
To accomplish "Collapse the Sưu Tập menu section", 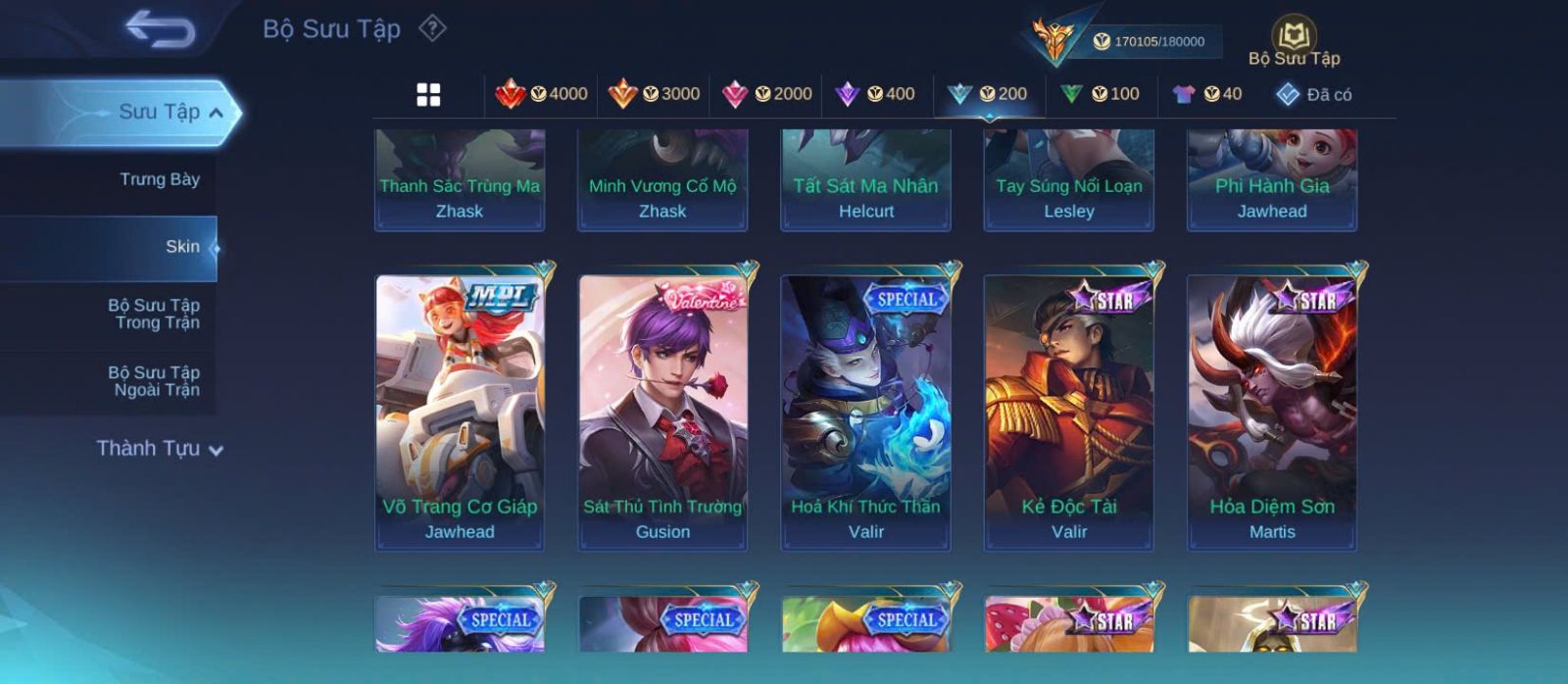I will click(216, 113).
